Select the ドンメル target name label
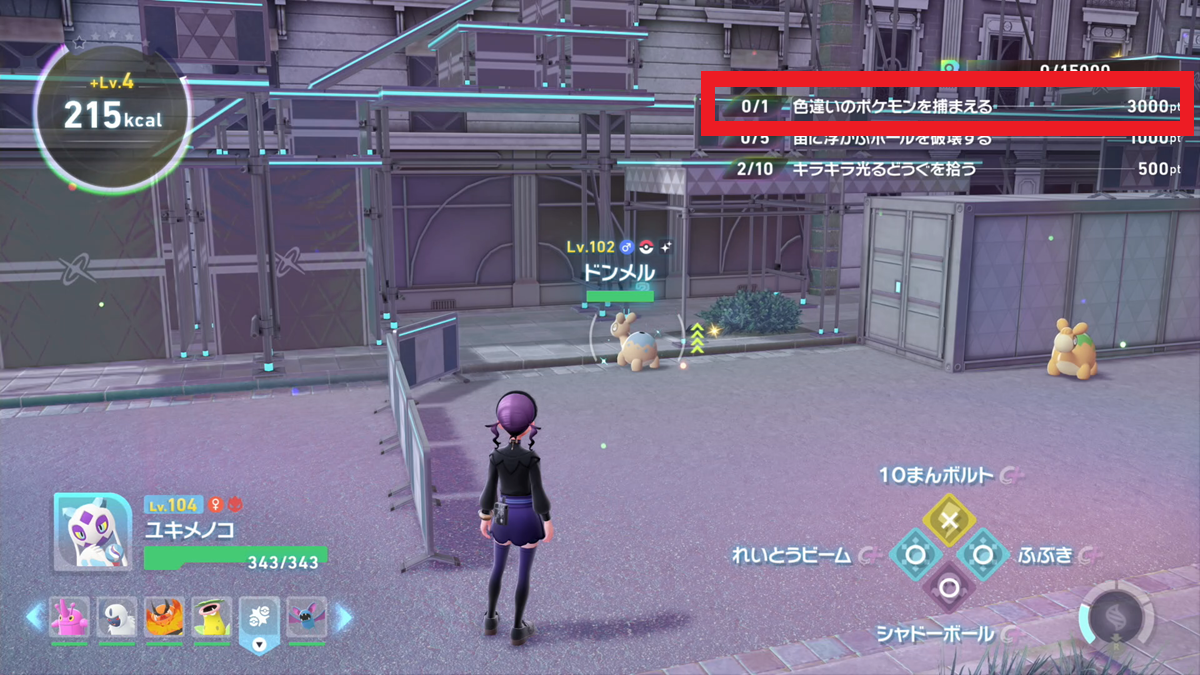The height and width of the screenshot is (675, 1200). (620, 273)
